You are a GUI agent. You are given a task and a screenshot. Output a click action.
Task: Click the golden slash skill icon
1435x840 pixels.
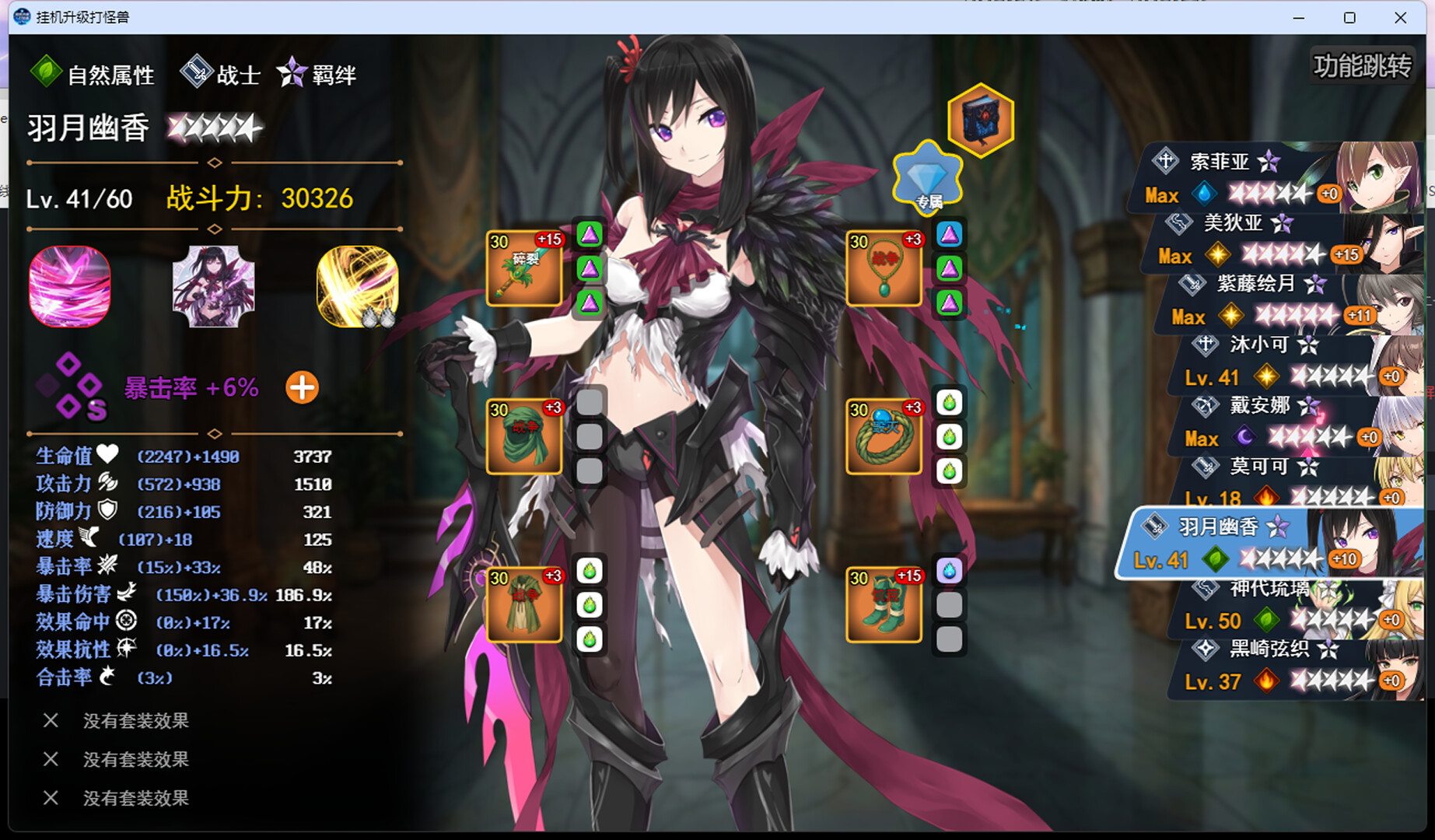point(358,286)
